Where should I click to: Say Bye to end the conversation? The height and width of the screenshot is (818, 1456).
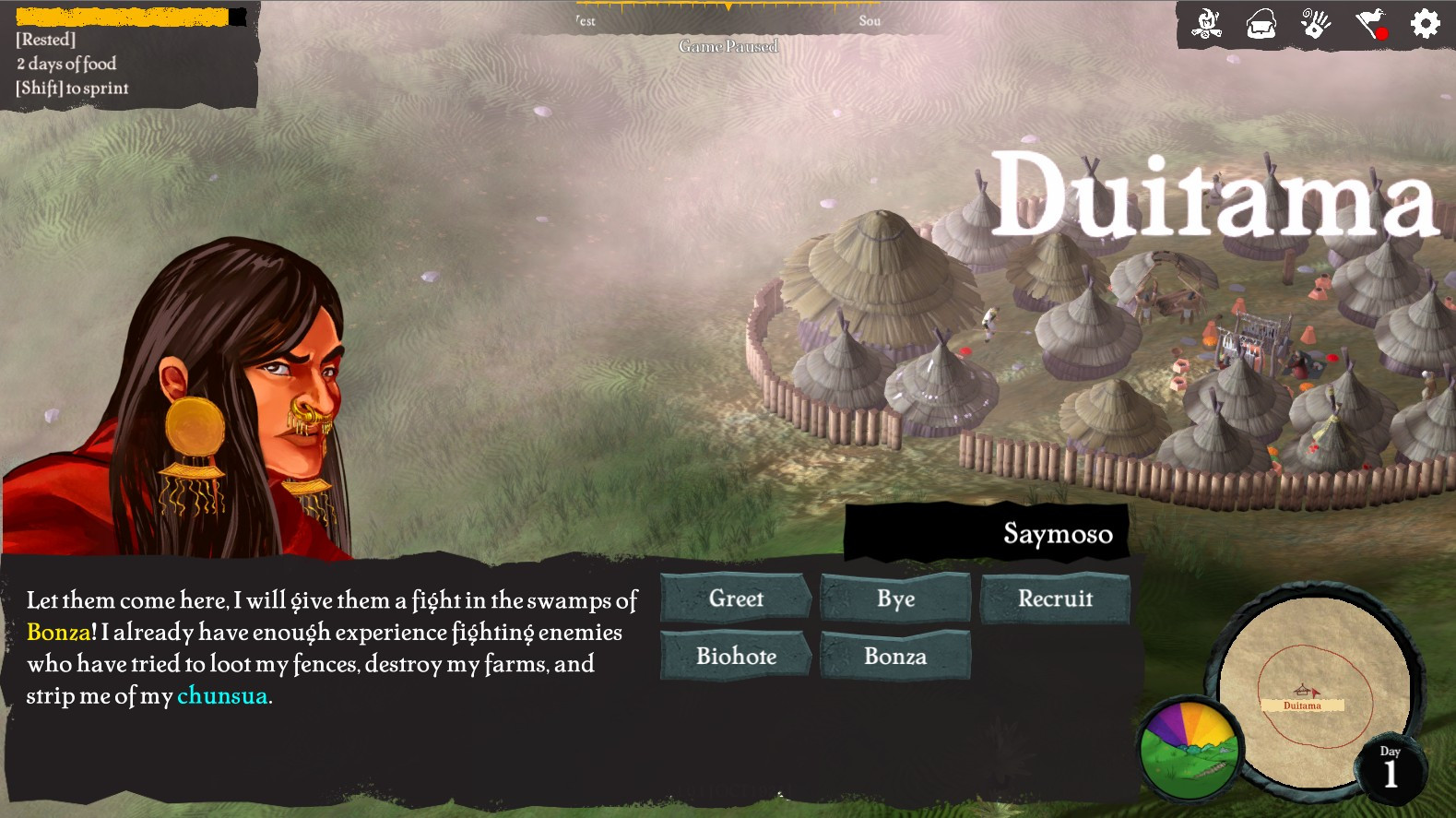pyautogui.click(x=895, y=599)
